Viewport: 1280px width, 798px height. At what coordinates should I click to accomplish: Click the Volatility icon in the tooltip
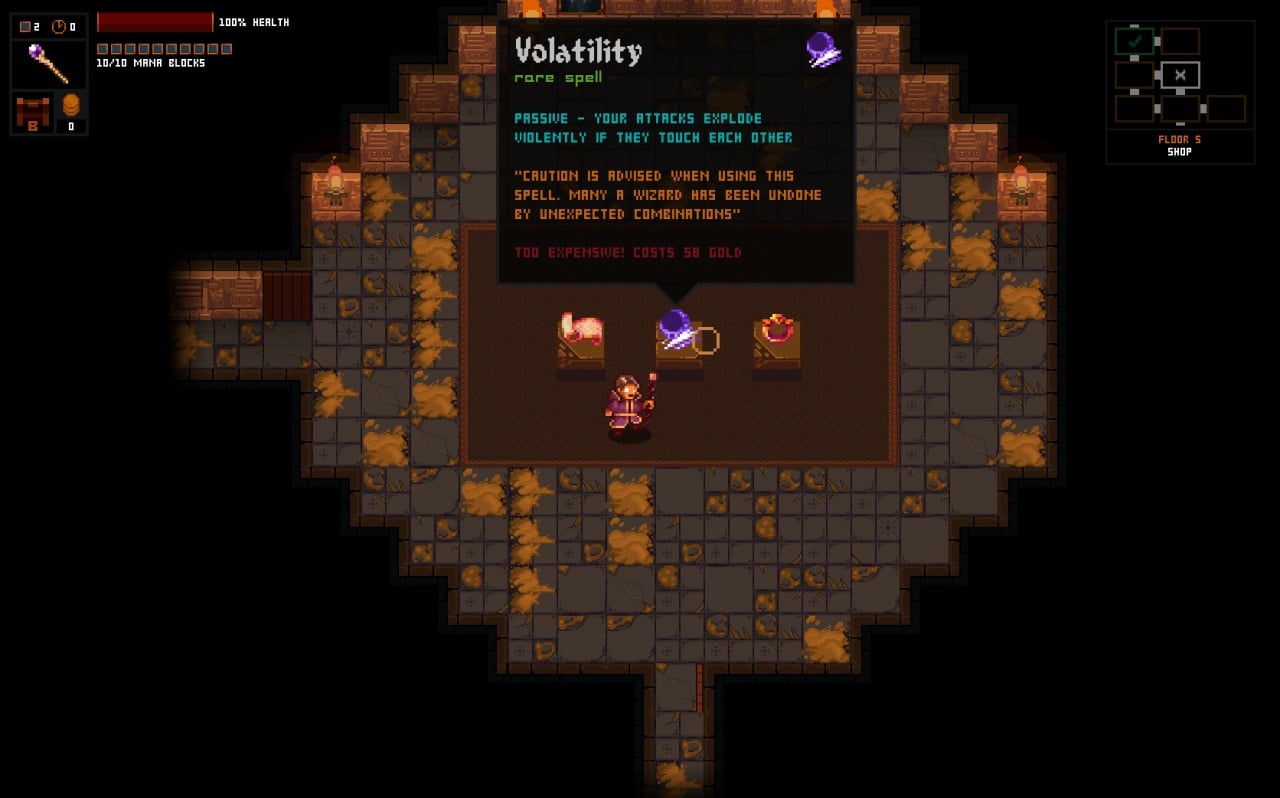coord(823,50)
